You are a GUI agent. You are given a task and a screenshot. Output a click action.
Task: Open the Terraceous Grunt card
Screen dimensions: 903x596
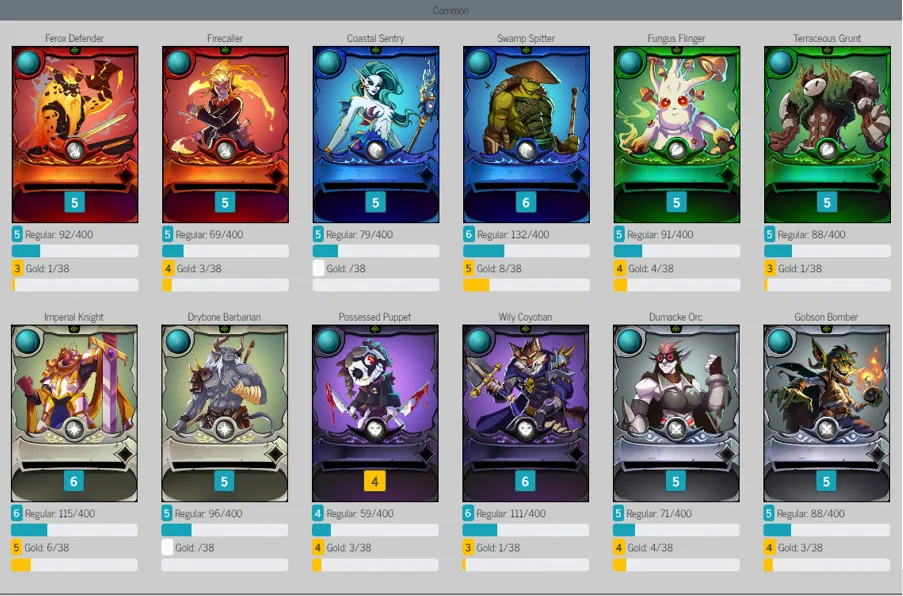point(826,134)
